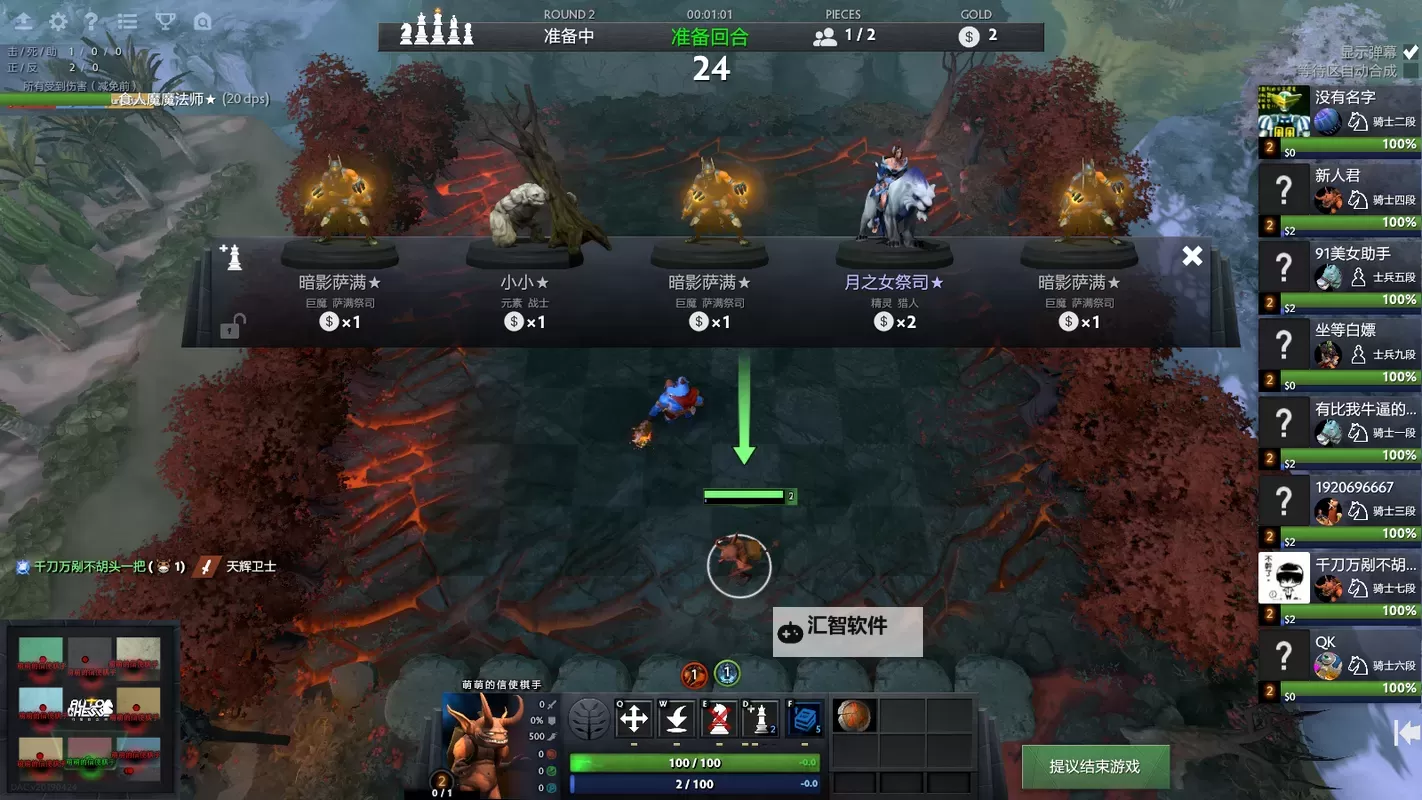Open the trophy leaderboard icon
1422x800 pixels.
166,21
